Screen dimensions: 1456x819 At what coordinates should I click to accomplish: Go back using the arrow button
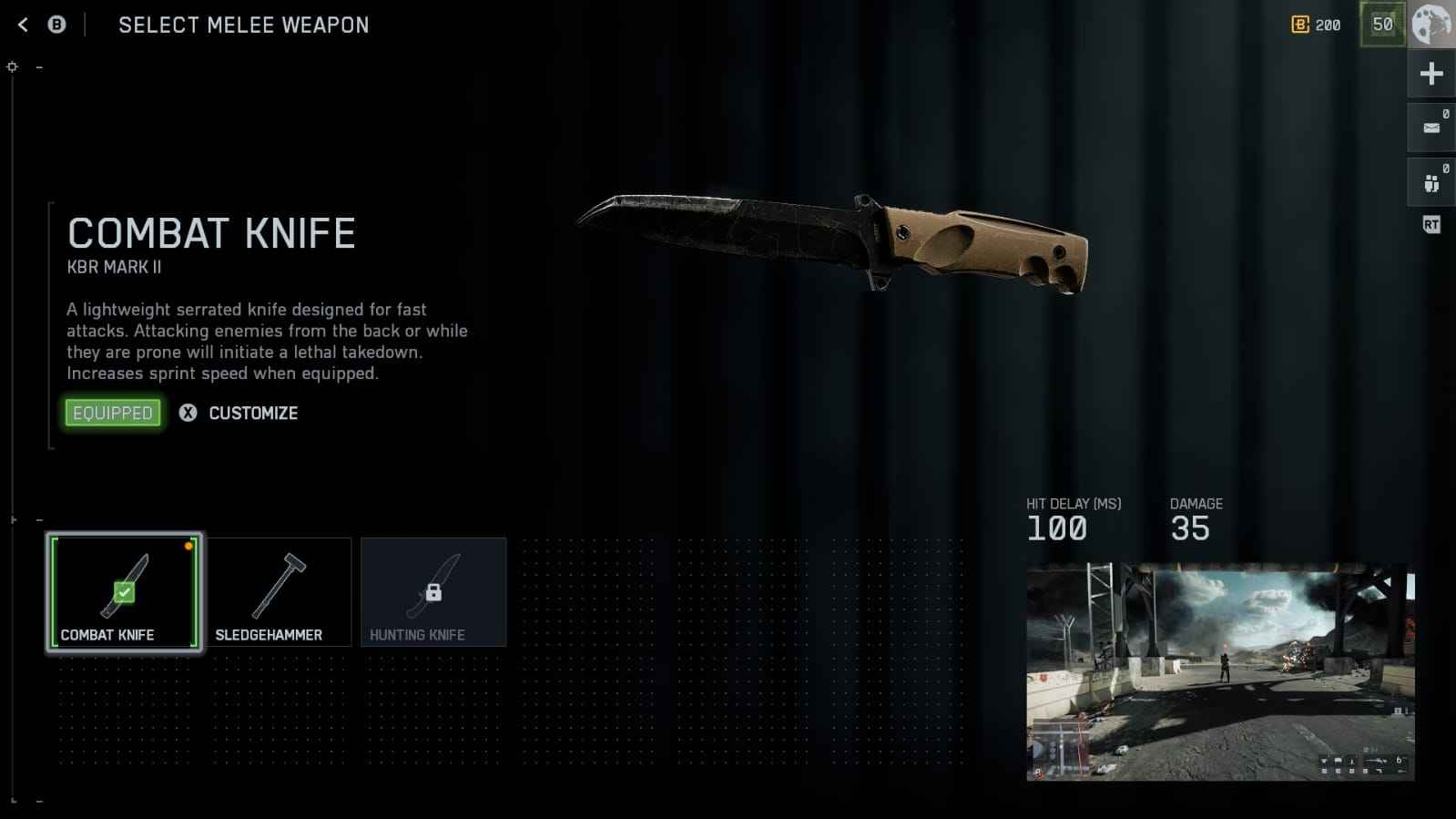(24, 26)
